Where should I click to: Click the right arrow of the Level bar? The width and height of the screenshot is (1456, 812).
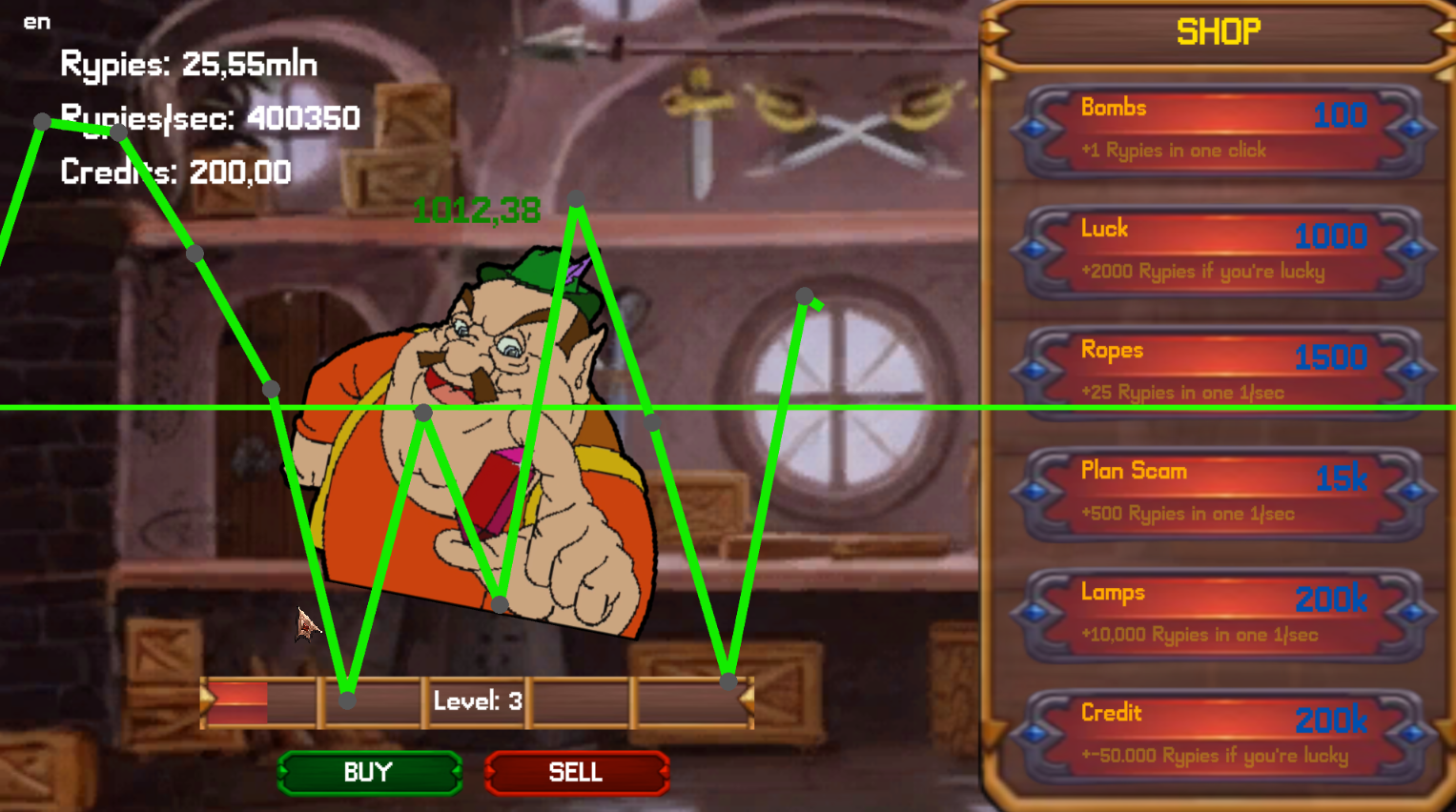[x=749, y=702]
